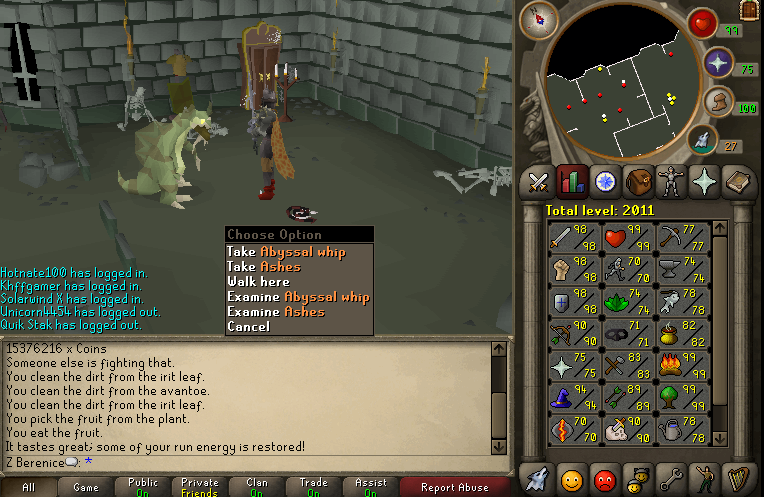764x497 pixels.
Task: Open the settings wrench tab
Action: tap(669, 478)
